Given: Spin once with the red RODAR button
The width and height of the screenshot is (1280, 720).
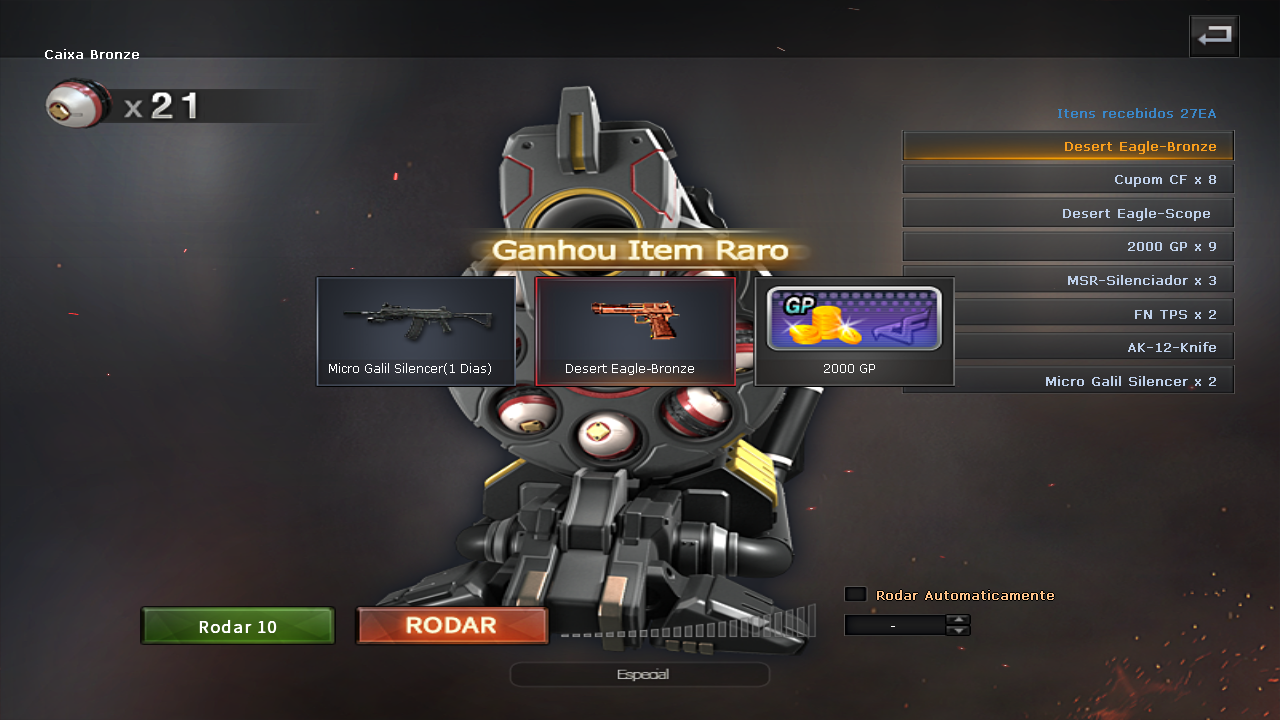Looking at the screenshot, I should point(452,626).
